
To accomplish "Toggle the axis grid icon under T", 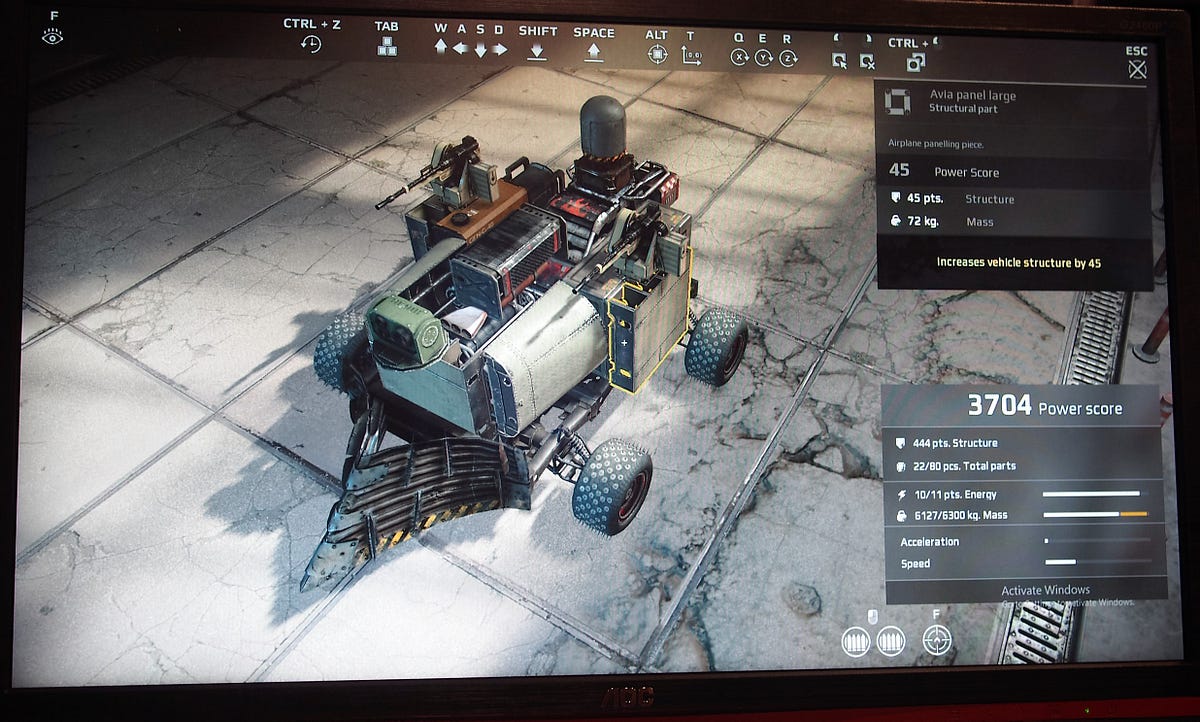I will tap(691, 56).
